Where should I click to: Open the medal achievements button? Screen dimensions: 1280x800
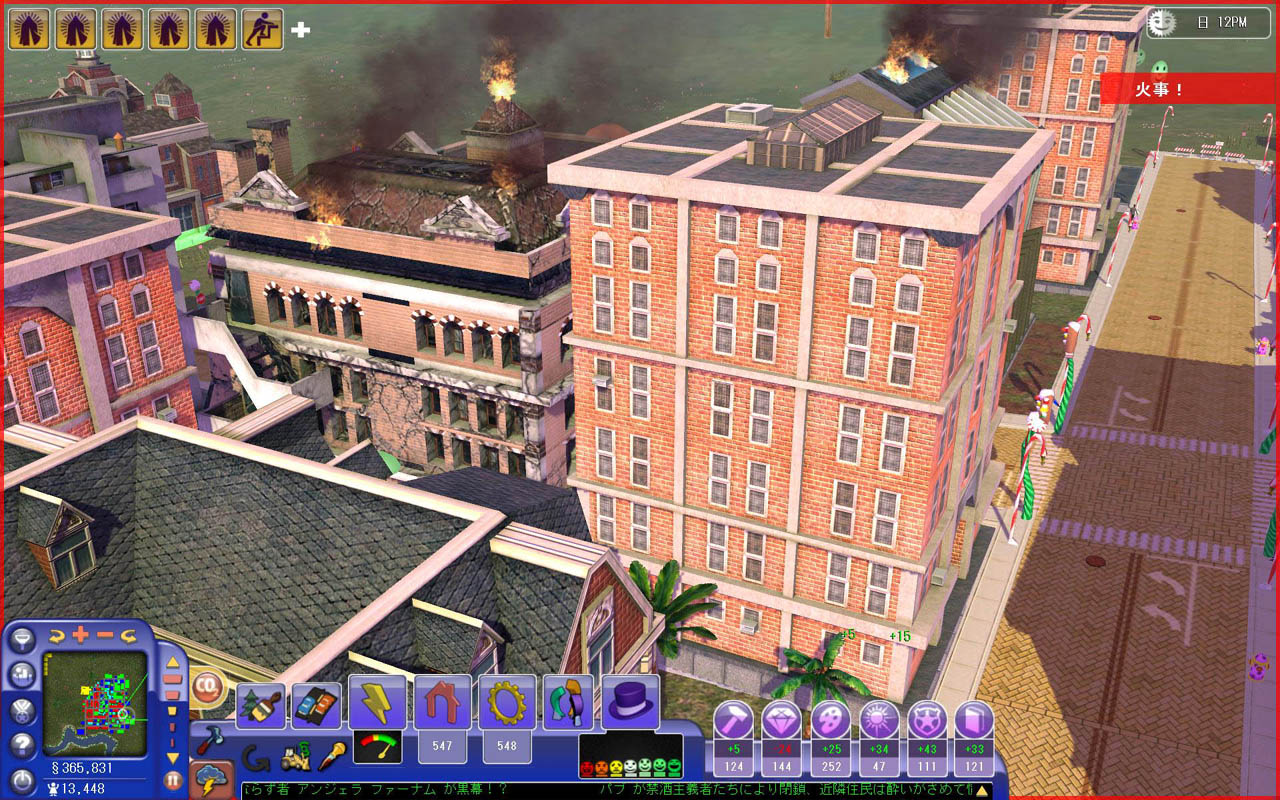pyautogui.click(x=23, y=710)
